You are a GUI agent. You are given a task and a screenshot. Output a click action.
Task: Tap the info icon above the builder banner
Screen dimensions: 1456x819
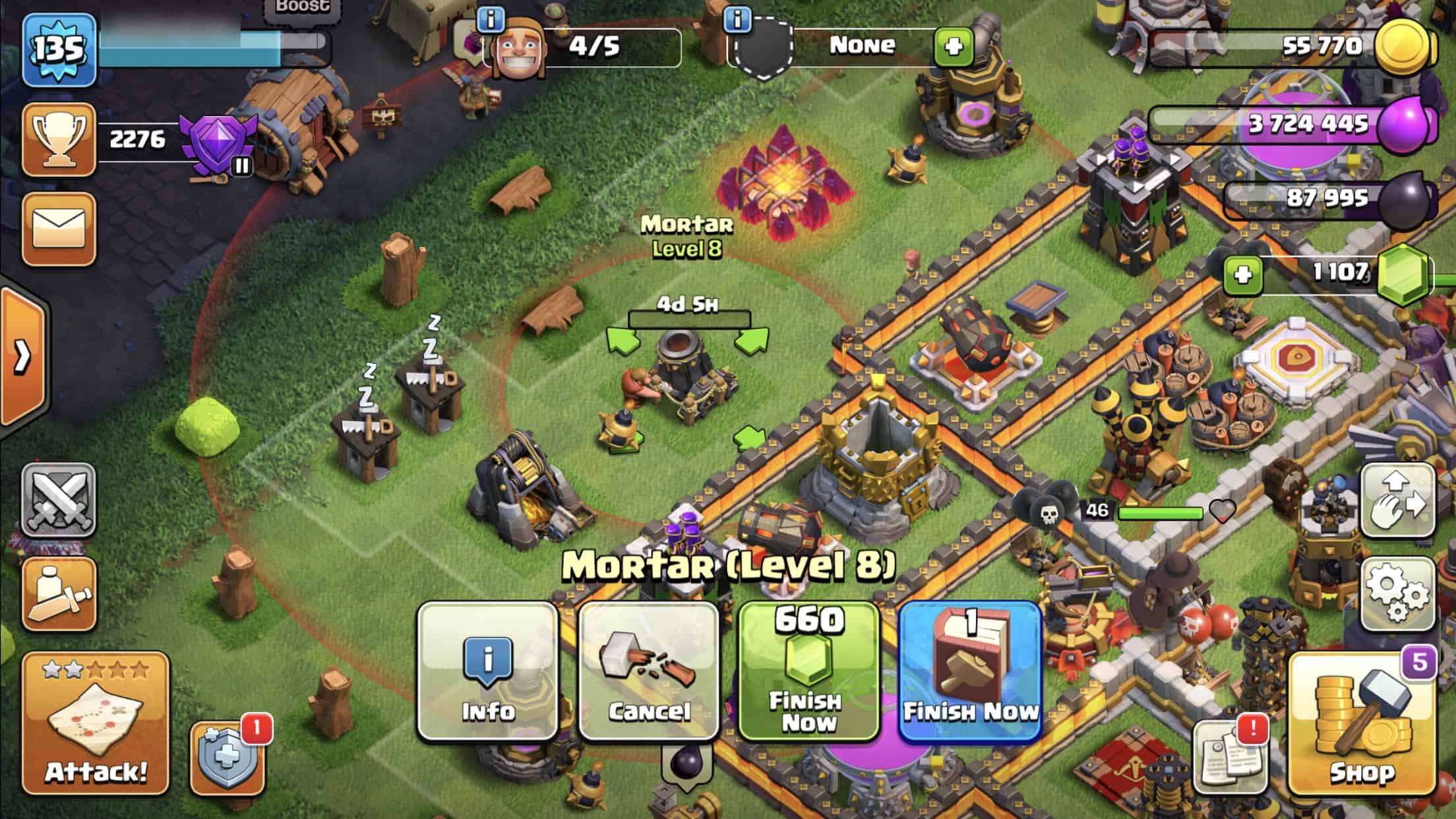(491, 20)
